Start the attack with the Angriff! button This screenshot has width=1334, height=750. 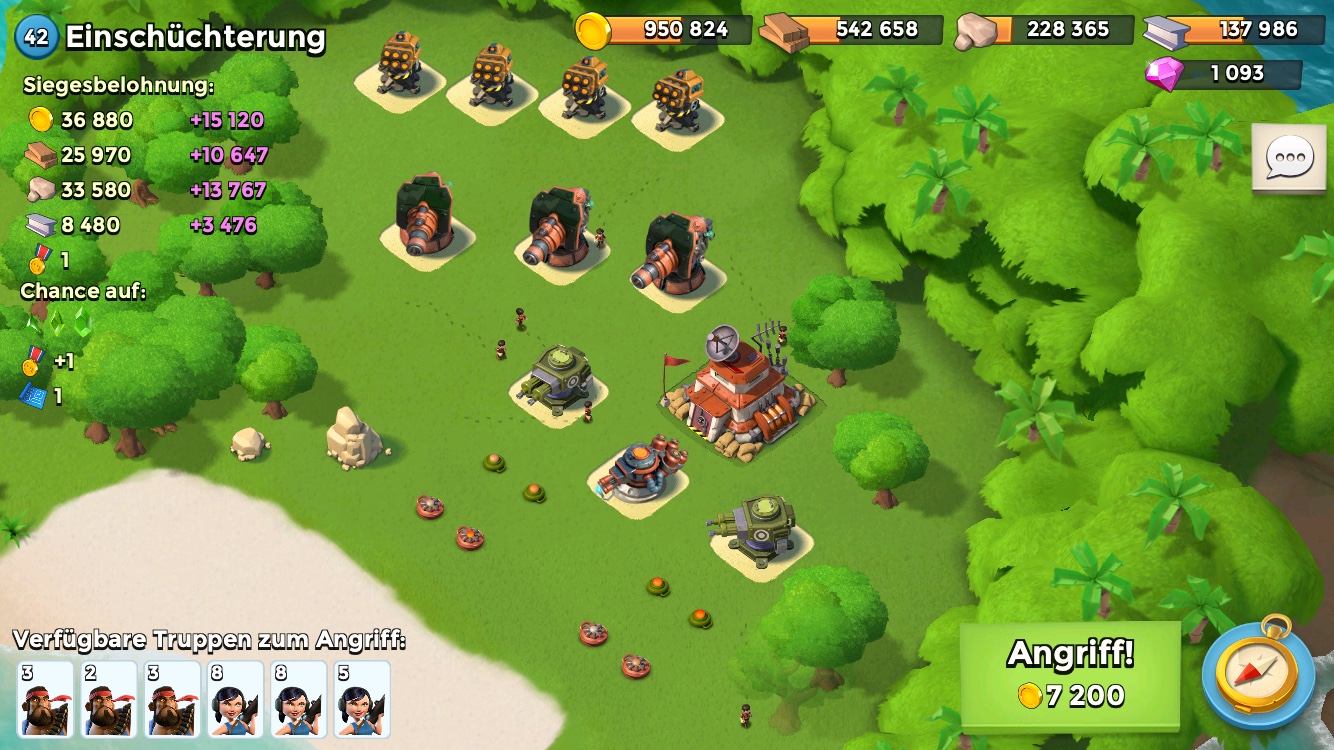[x=1069, y=675]
